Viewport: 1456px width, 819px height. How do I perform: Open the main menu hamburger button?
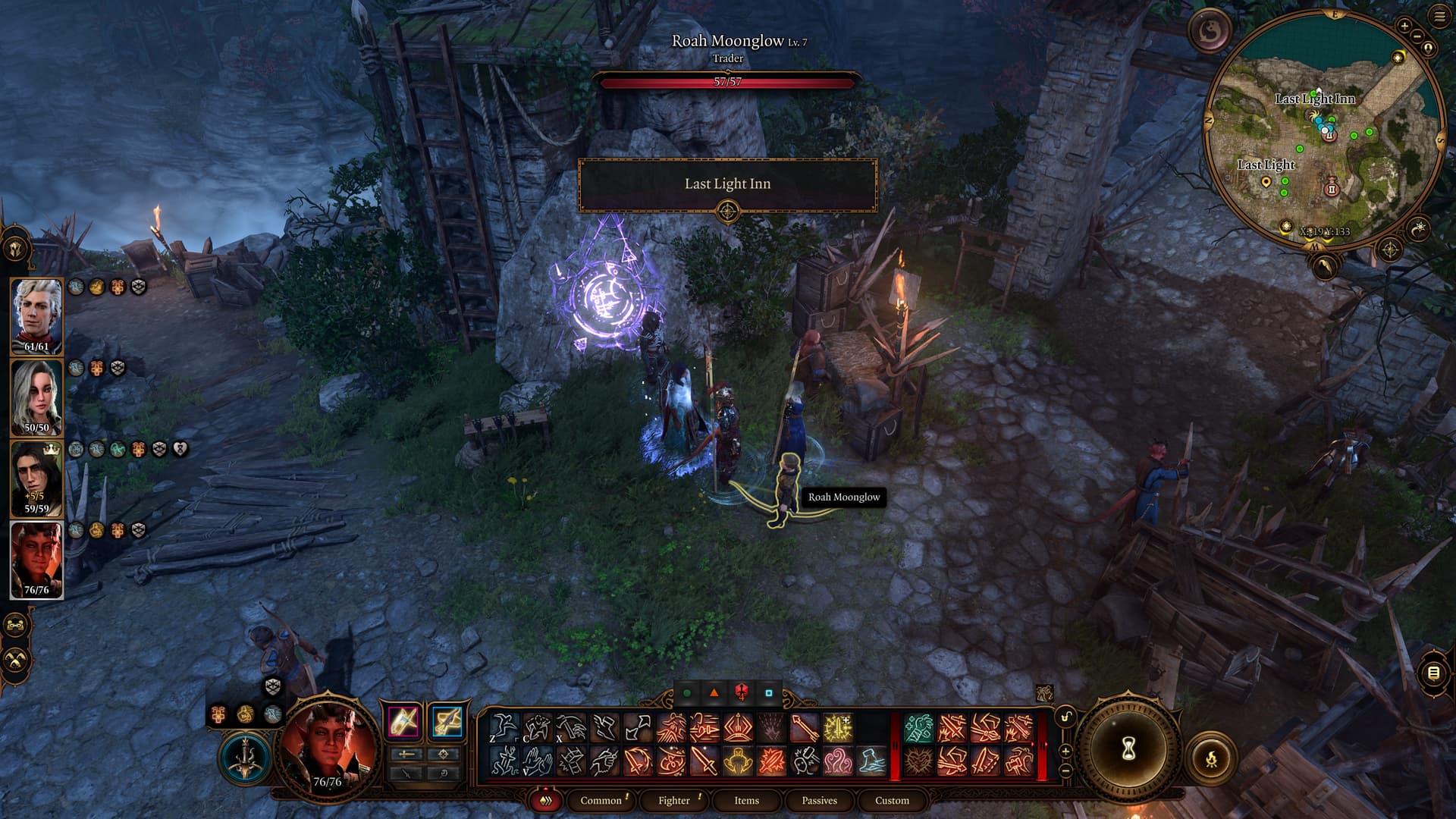(1439, 17)
